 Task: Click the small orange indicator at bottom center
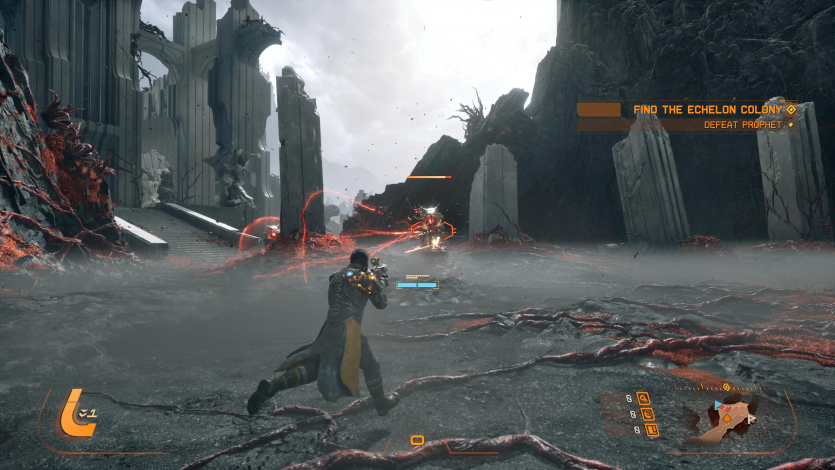click(x=417, y=440)
